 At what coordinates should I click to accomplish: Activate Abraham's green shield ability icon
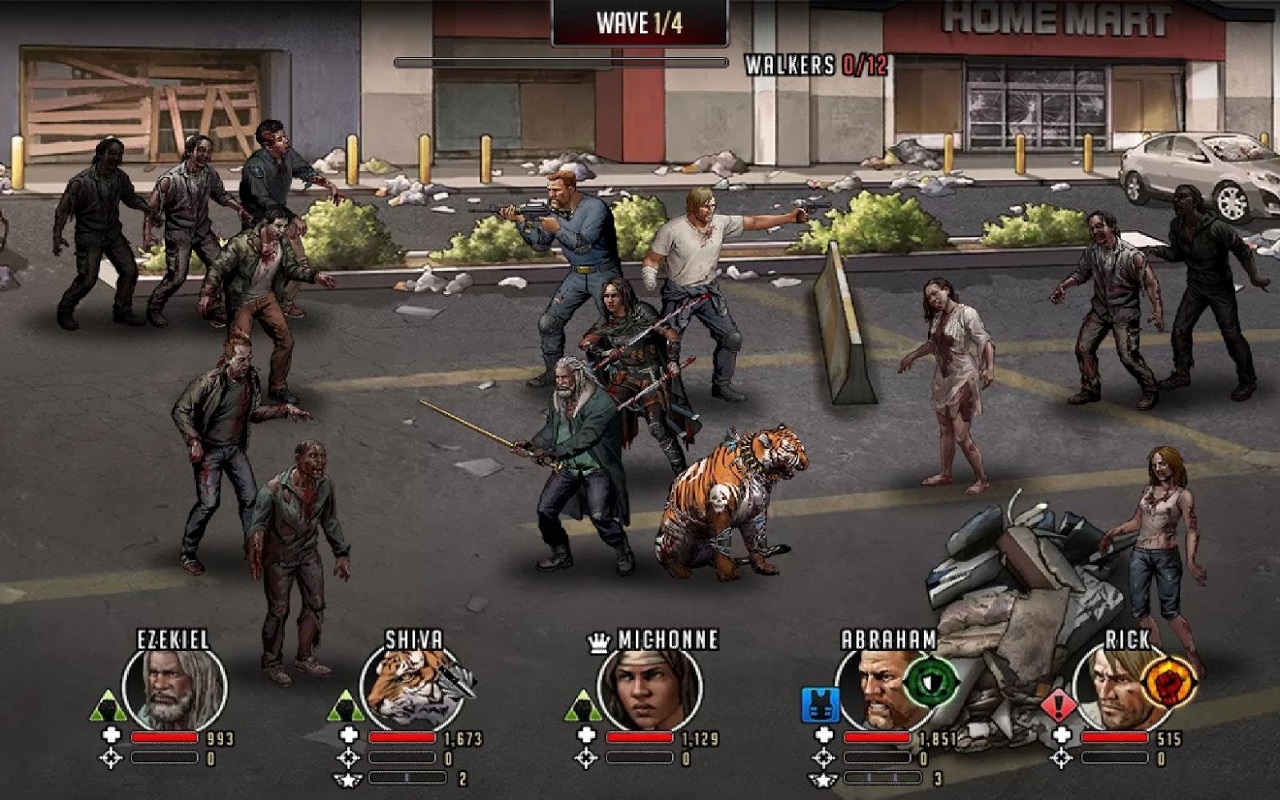pos(931,682)
